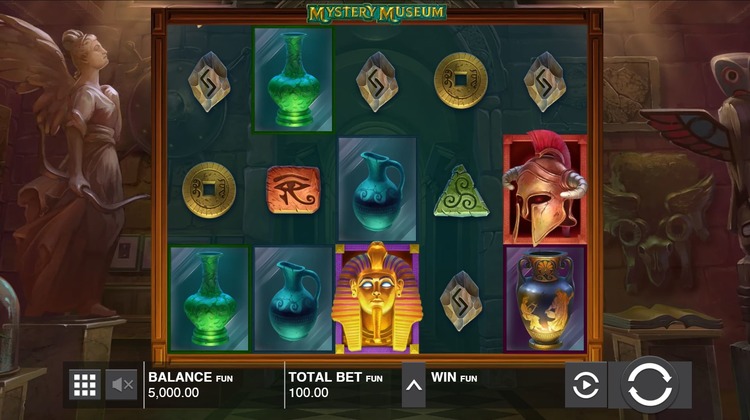
Task: Open the grid menu button
Action: [85, 384]
